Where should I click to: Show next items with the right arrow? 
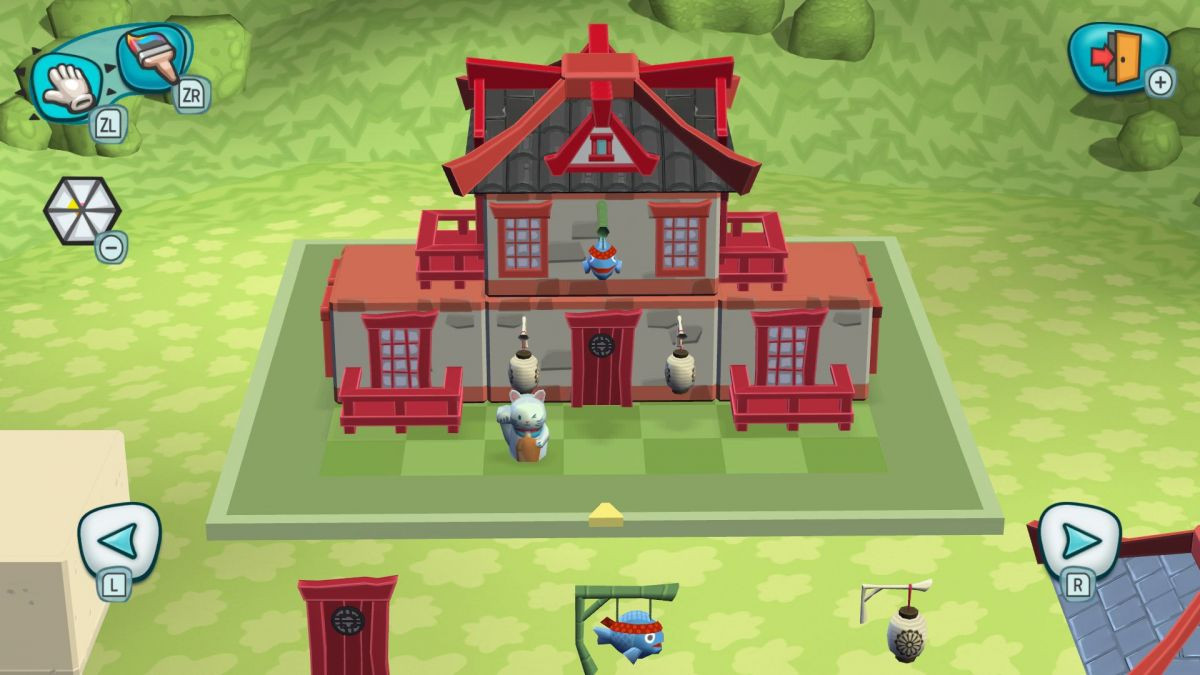pyautogui.click(x=1080, y=541)
